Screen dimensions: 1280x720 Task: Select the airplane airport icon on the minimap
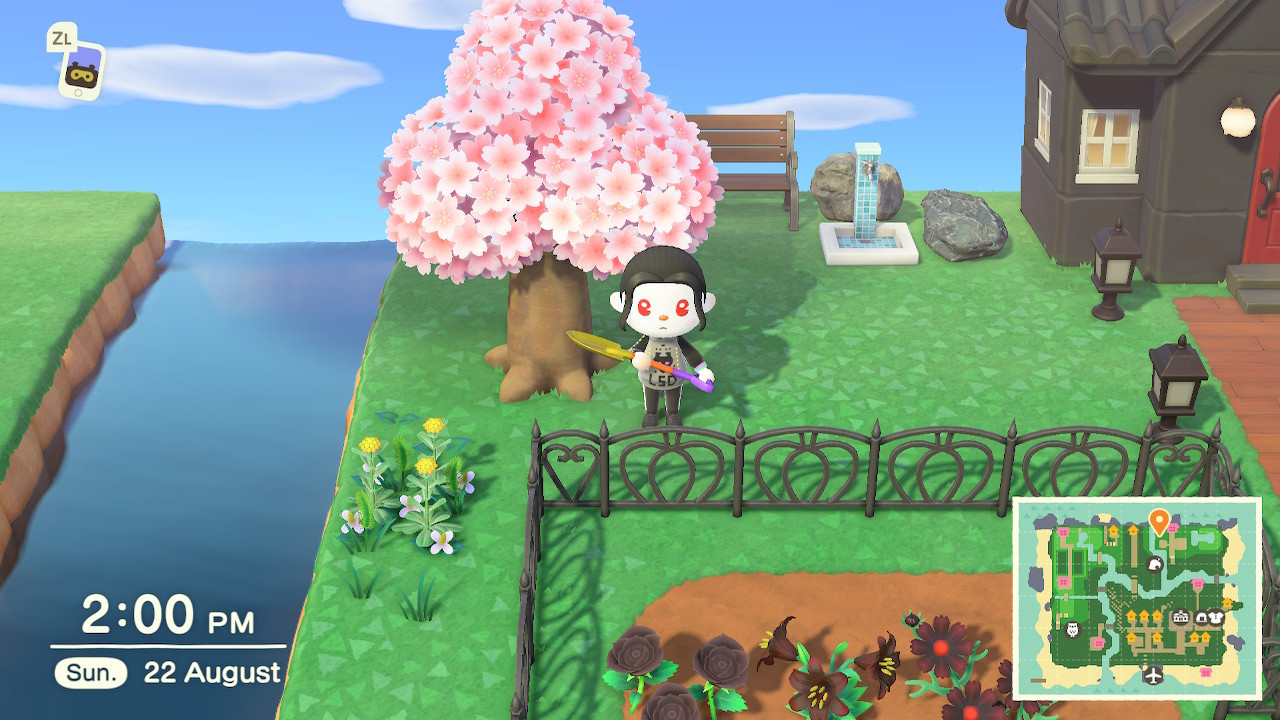pyautogui.click(x=1155, y=674)
